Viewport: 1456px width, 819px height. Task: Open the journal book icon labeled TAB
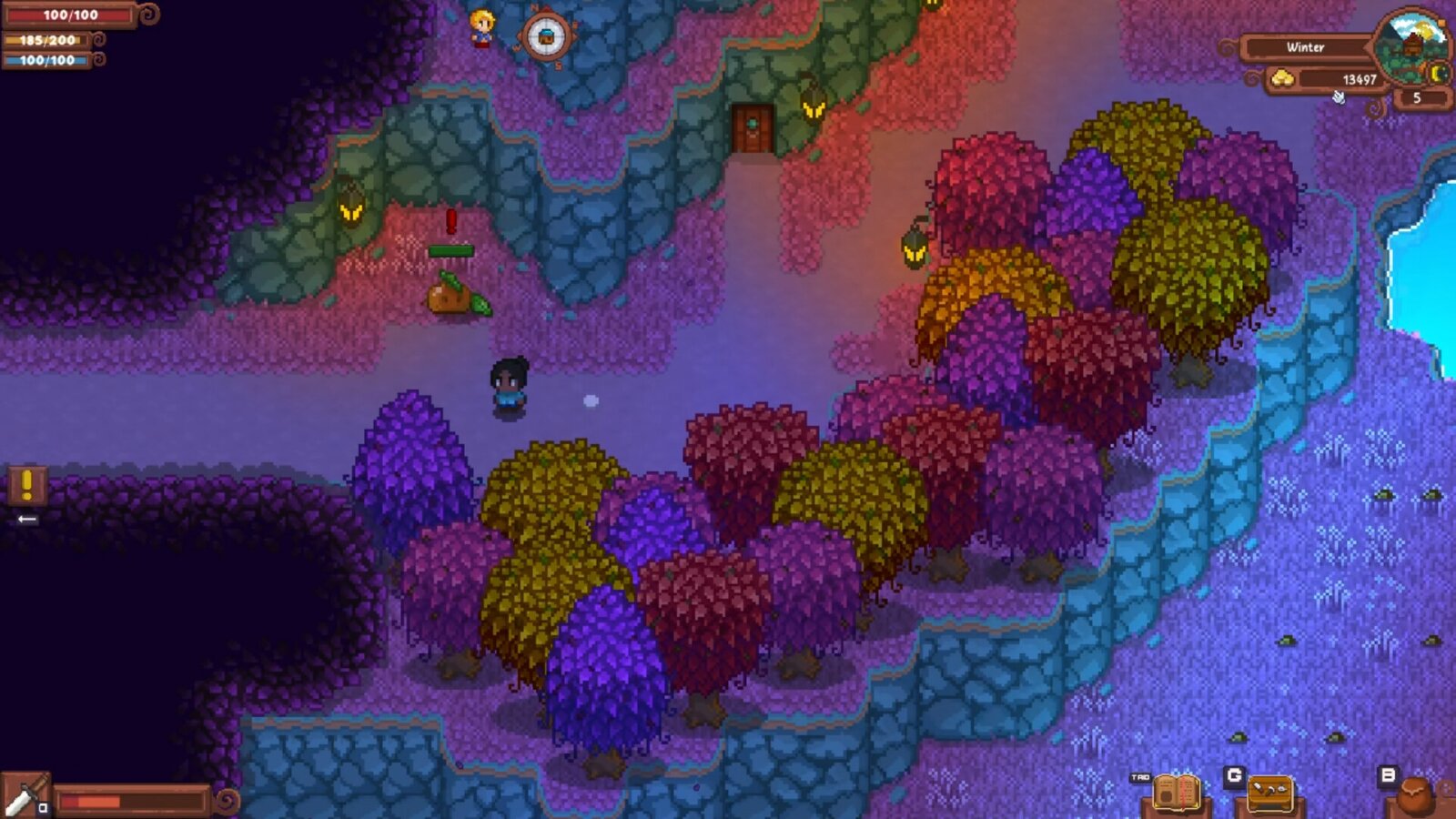(x=1177, y=793)
